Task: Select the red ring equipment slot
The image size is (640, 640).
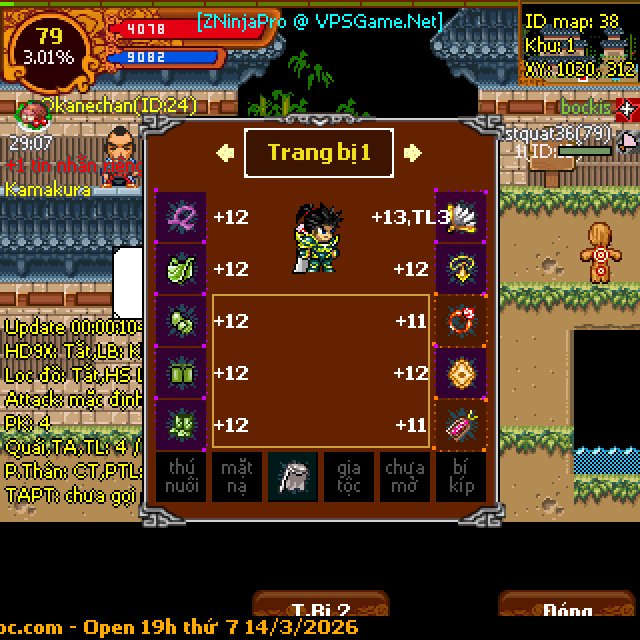Action: pyautogui.click(x=461, y=321)
